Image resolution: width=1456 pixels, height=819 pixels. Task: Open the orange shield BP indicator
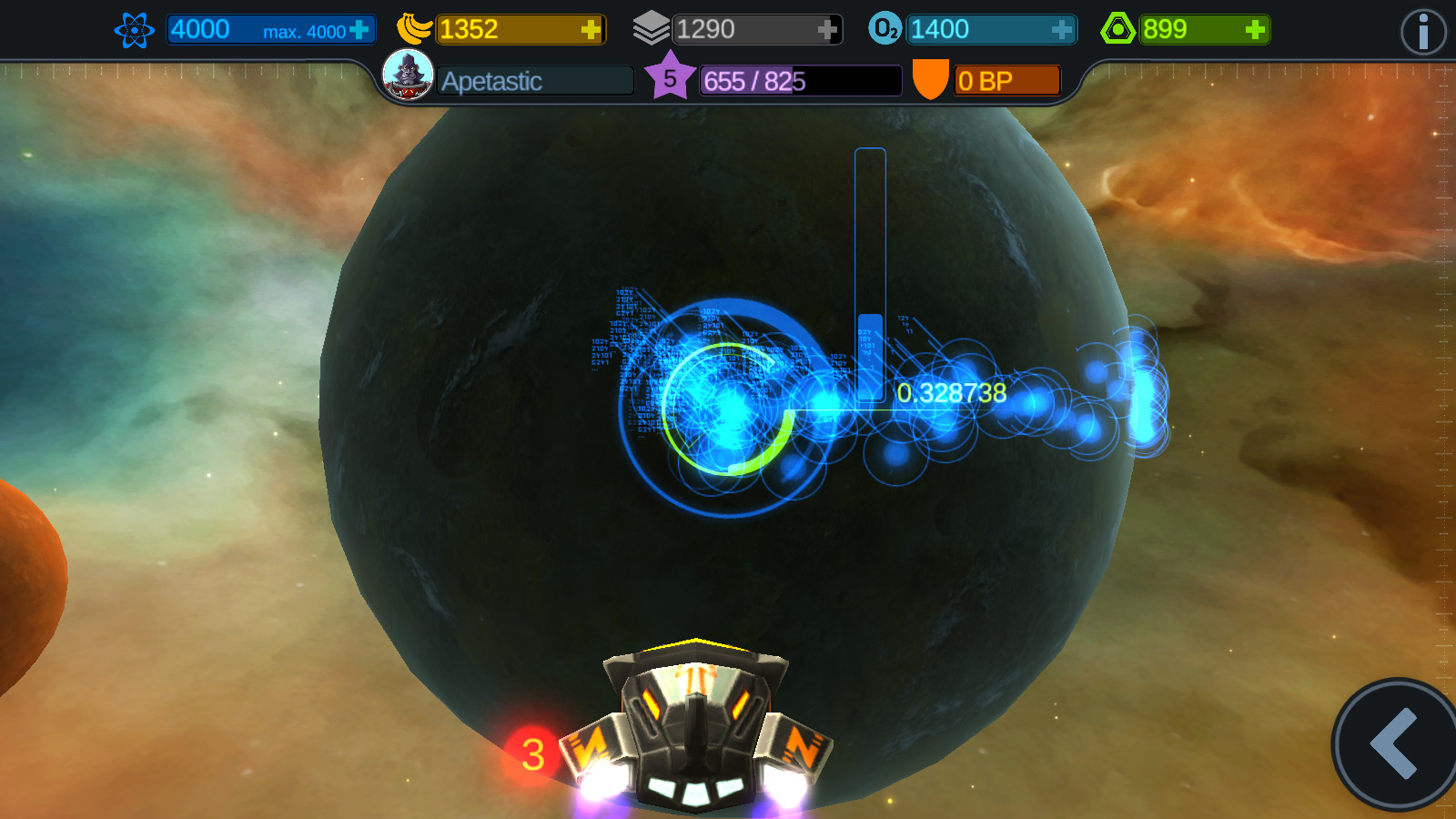click(x=930, y=79)
